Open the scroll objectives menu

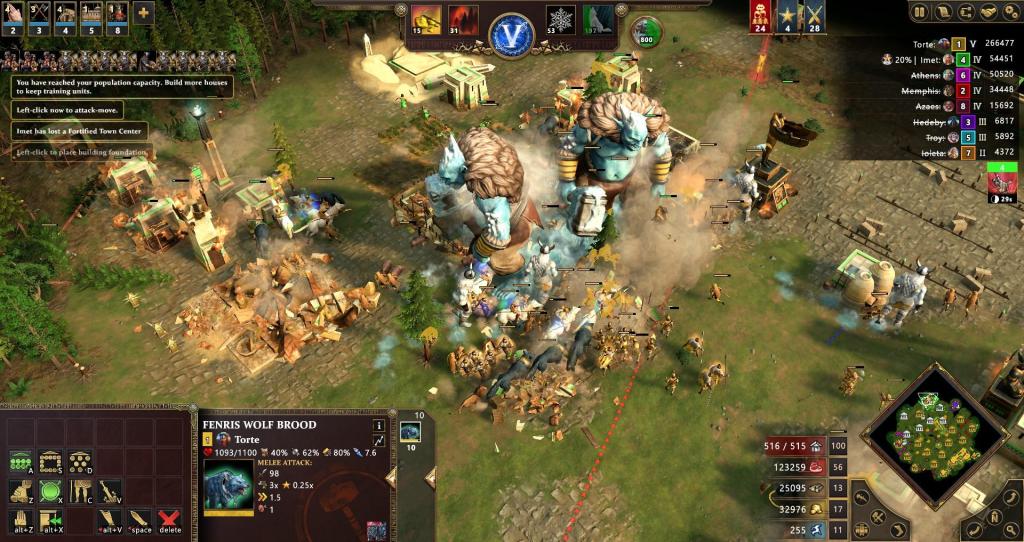pos(942,12)
